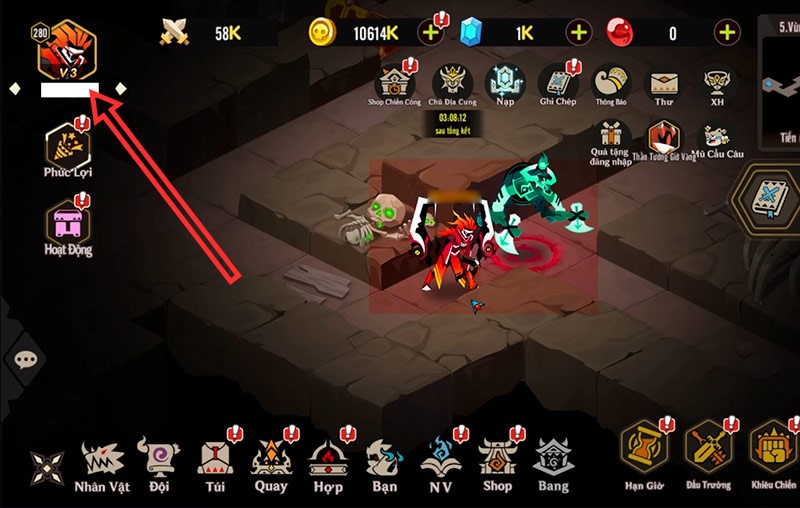Claim Quà tặng đăng nhập login gift
The width and height of the screenshot is (800, 508).
click(610, 139)
